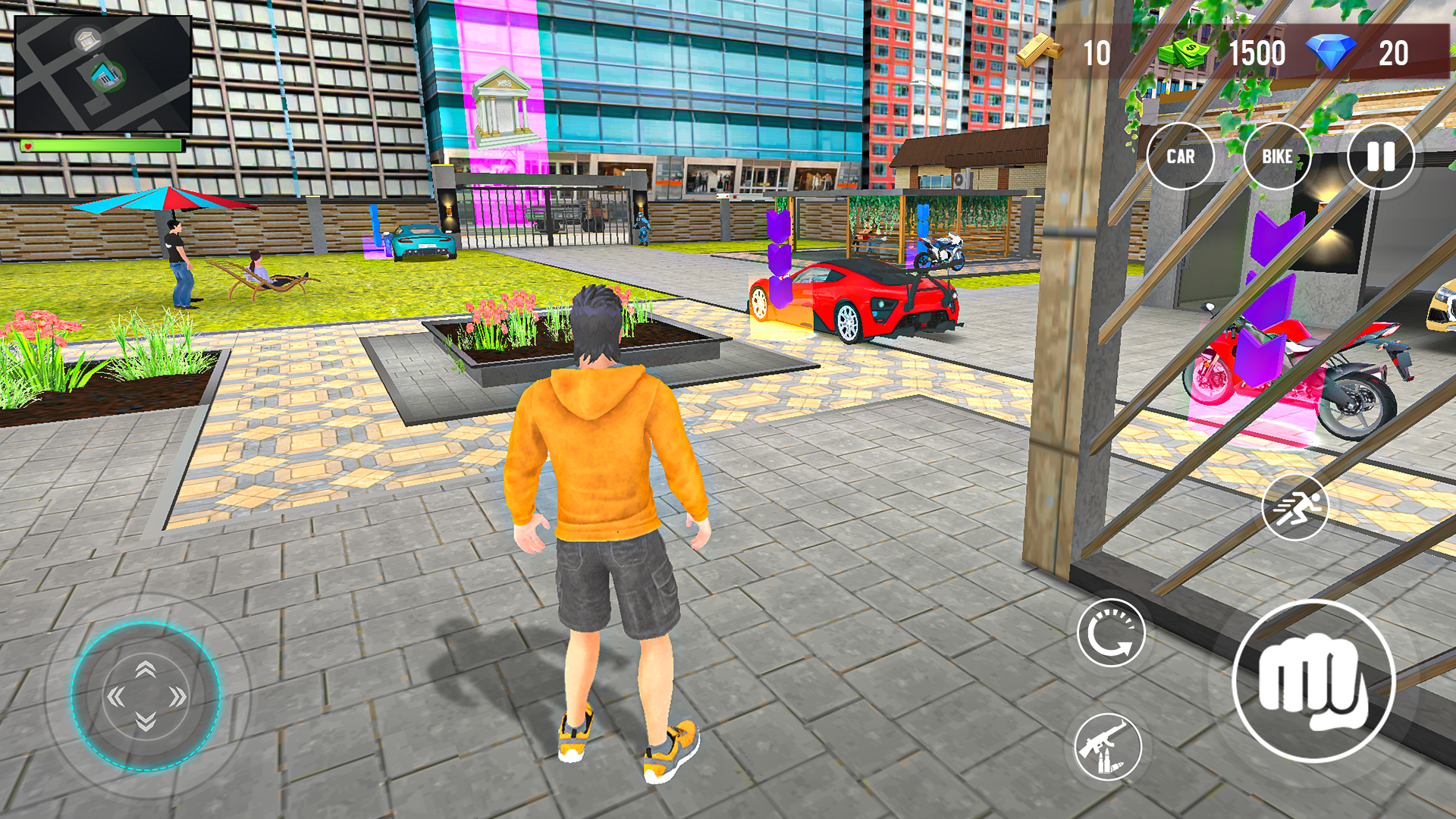Pause the game with the pause button

tap(1382, 157)
